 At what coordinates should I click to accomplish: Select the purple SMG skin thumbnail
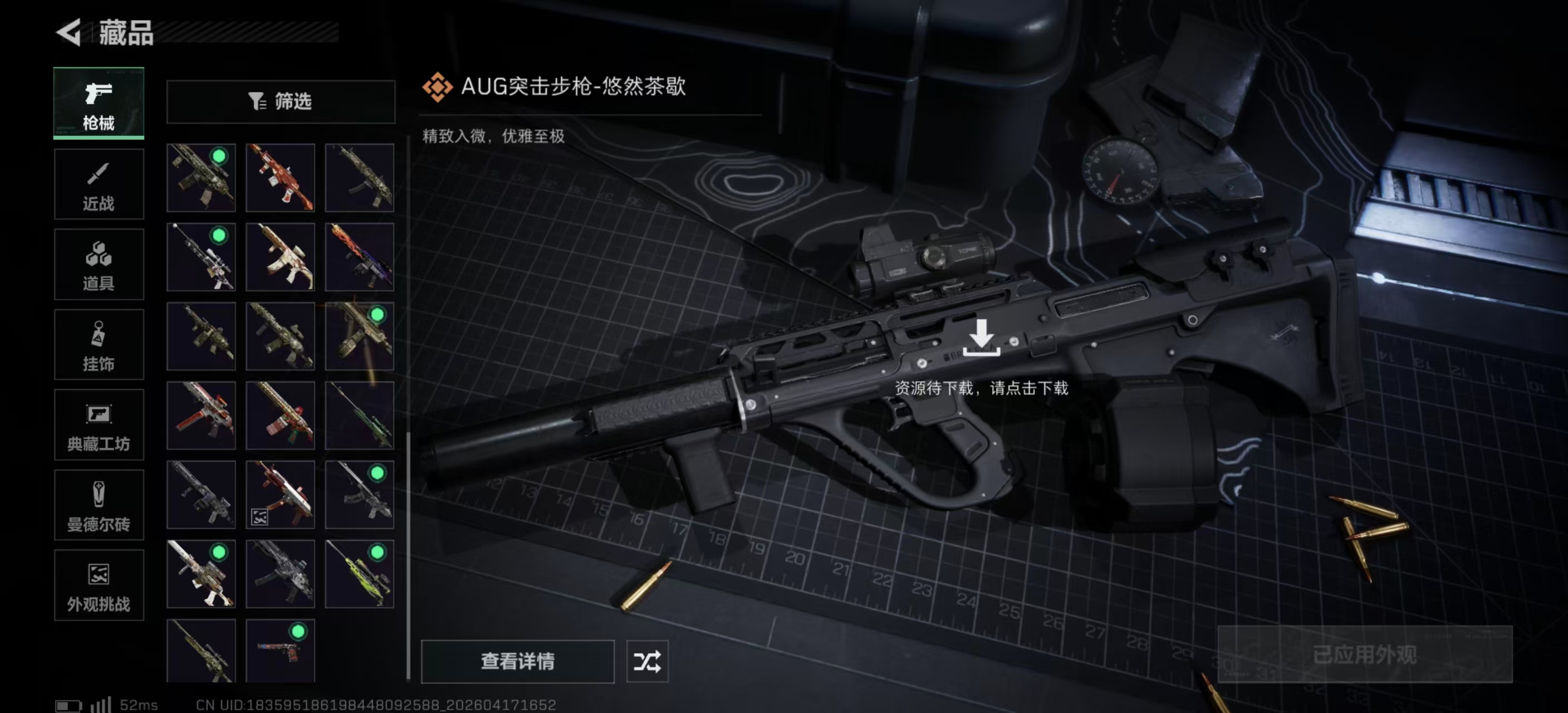359,257
